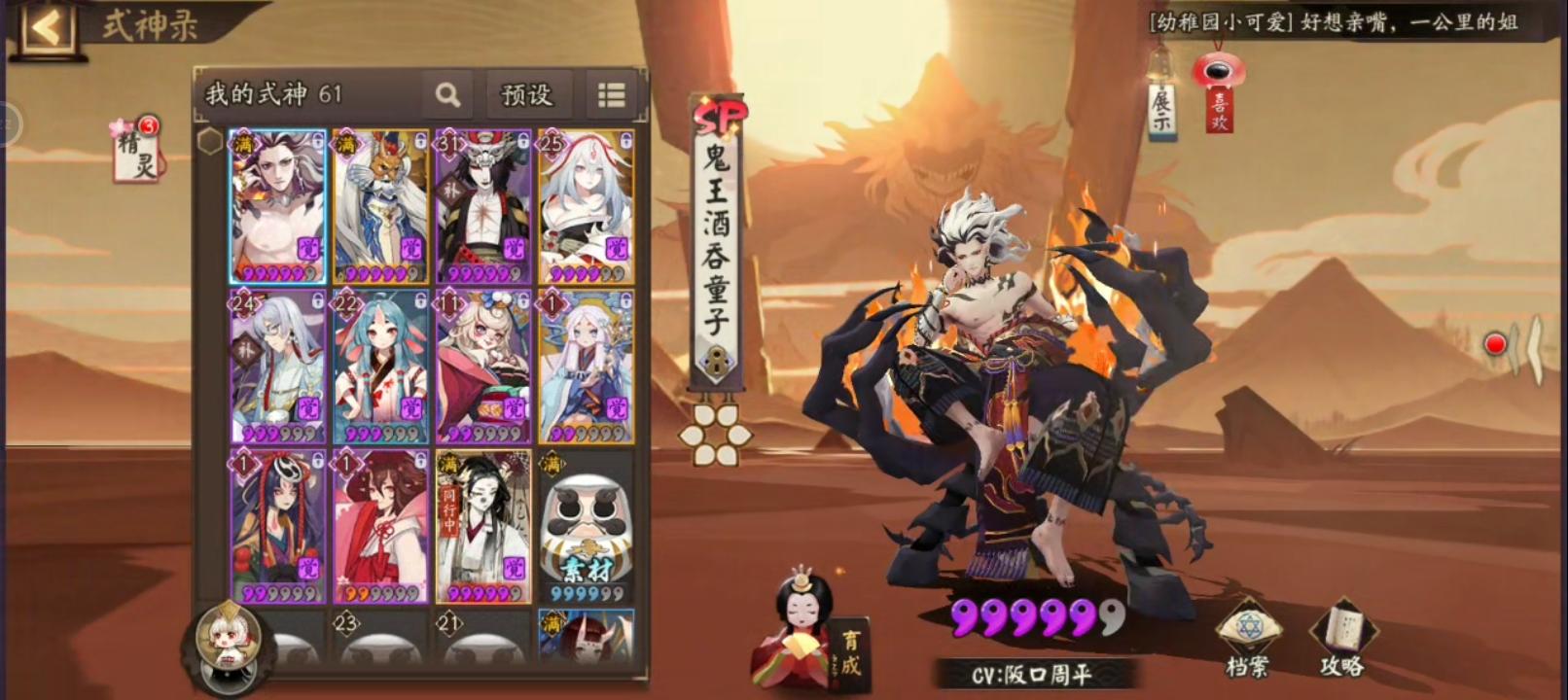Image resolution: width=1568 pixels, height=700 pixels.
Task: Open the shikigami search magnifier
Action: (446, 94)
